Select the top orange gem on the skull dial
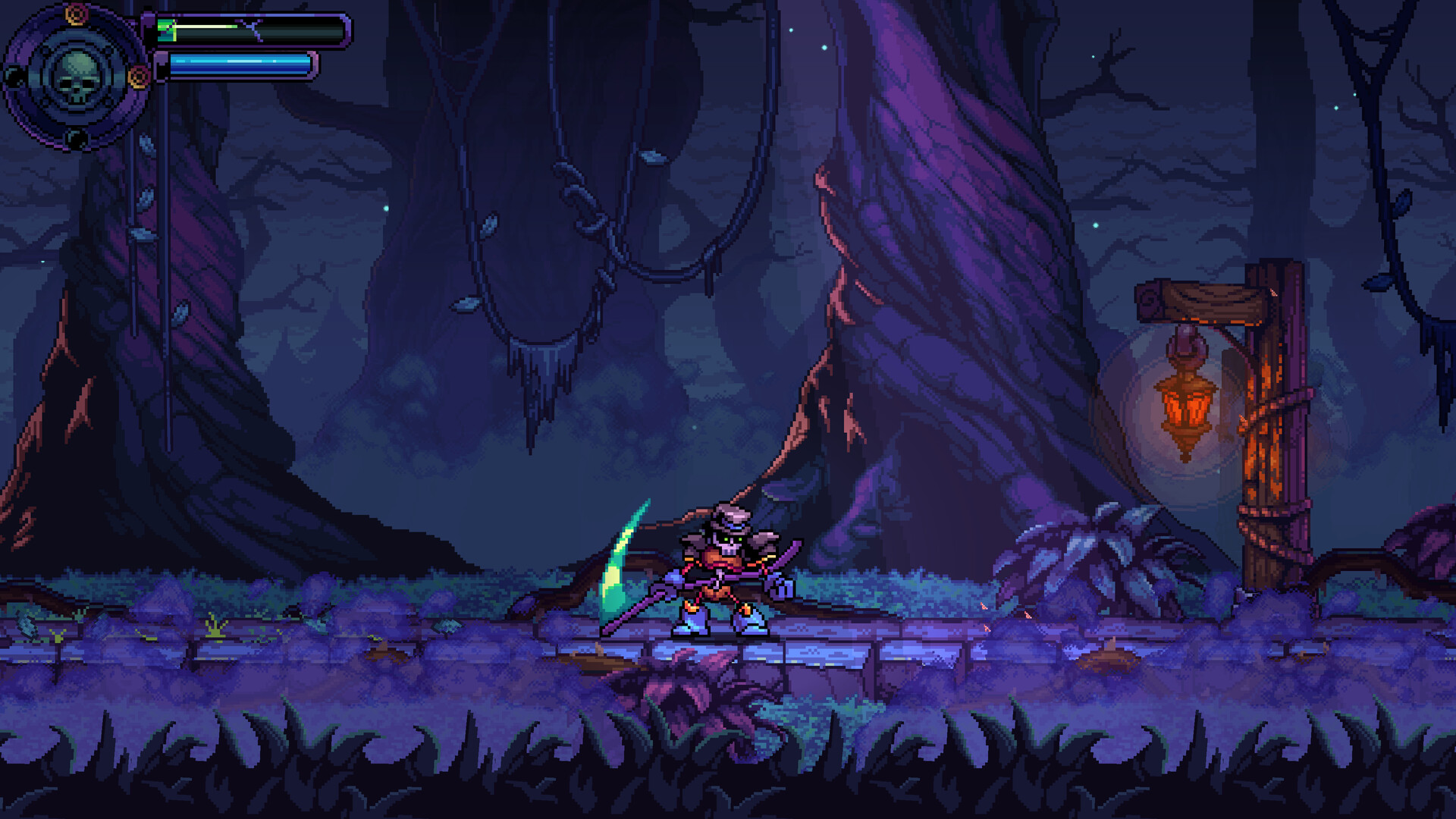Image resolution: width=1456 pixels, height=819 pixels. click(76, 13)
